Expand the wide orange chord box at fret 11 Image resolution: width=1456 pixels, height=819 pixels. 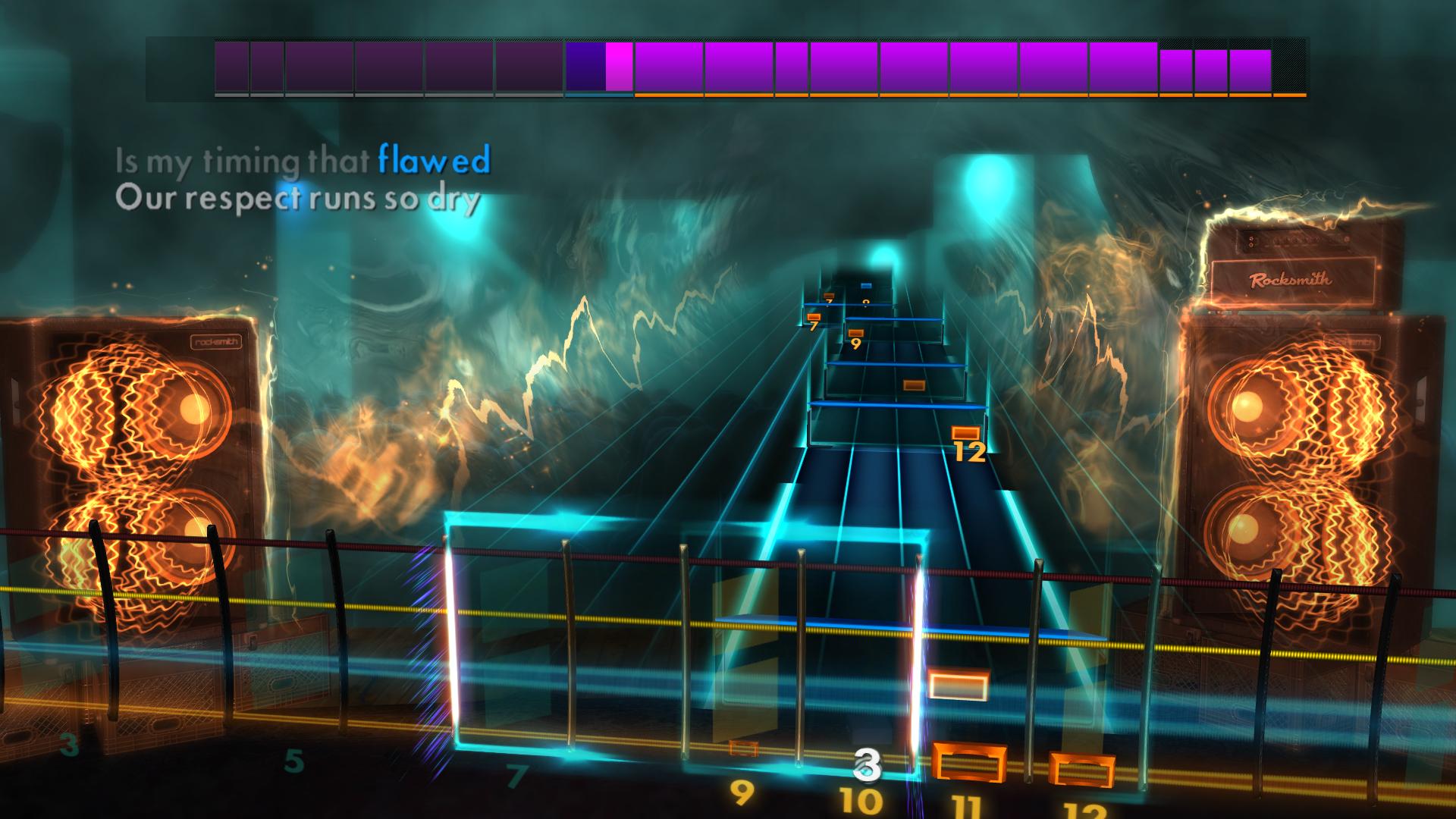(x=969, y=763)
